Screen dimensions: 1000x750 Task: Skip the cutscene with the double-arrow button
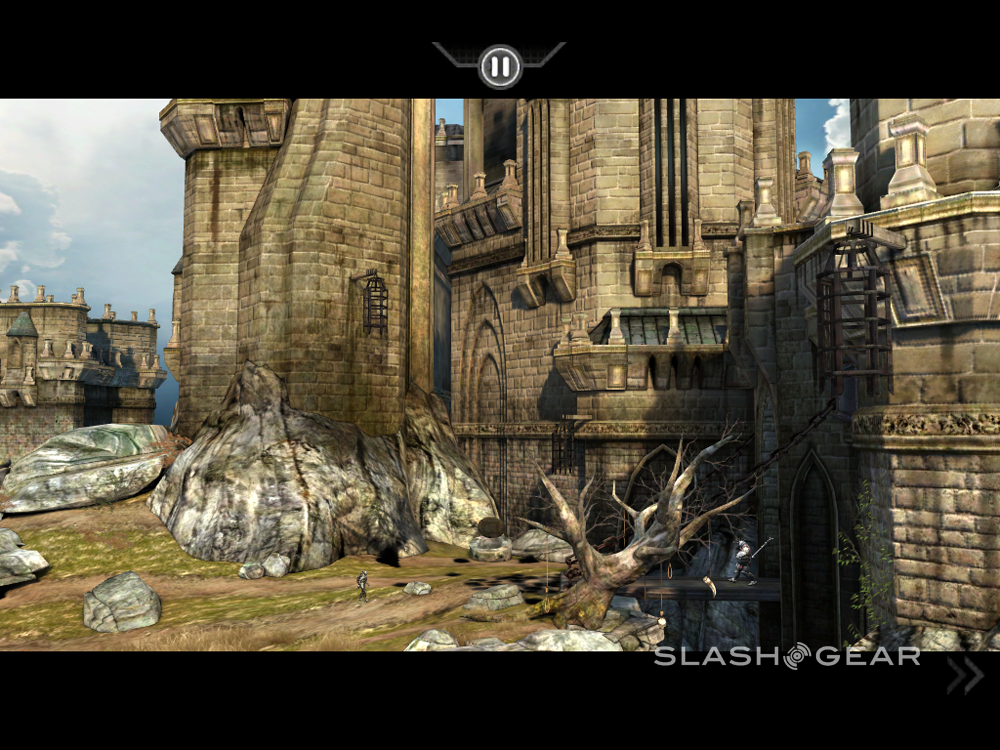[x=965, y=676]
